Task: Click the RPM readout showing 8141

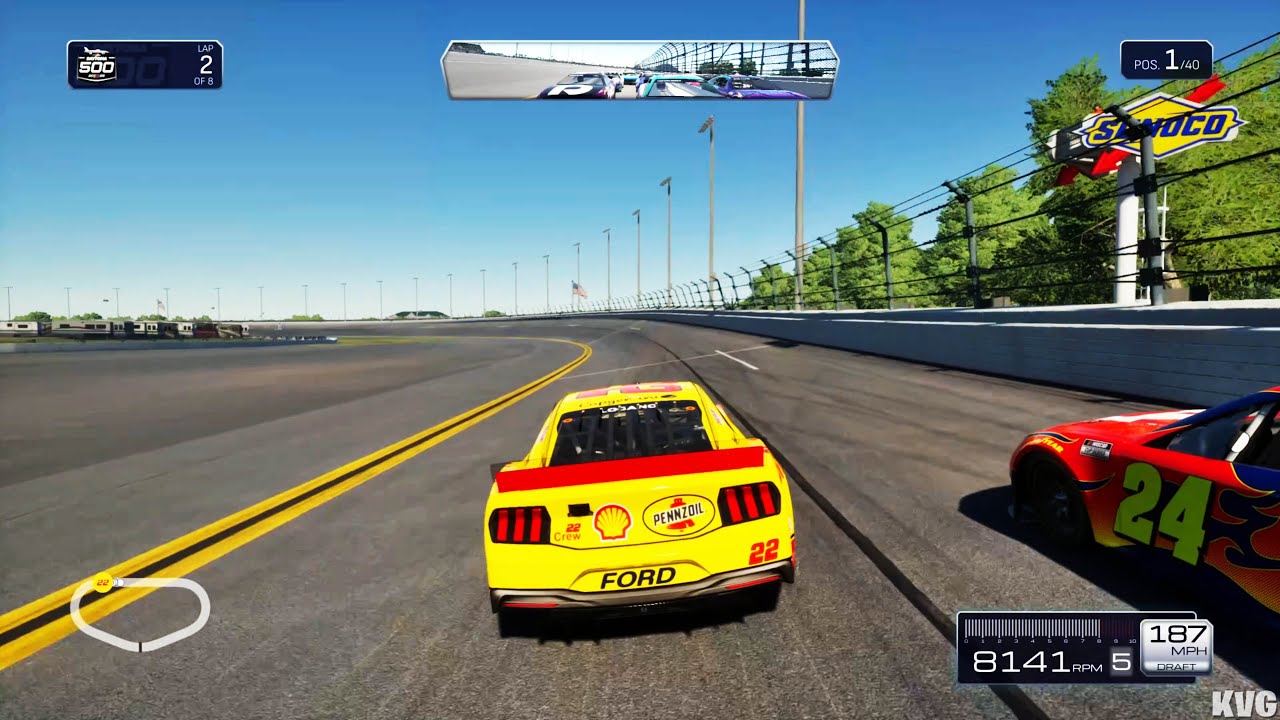Action: [1023, 662]
